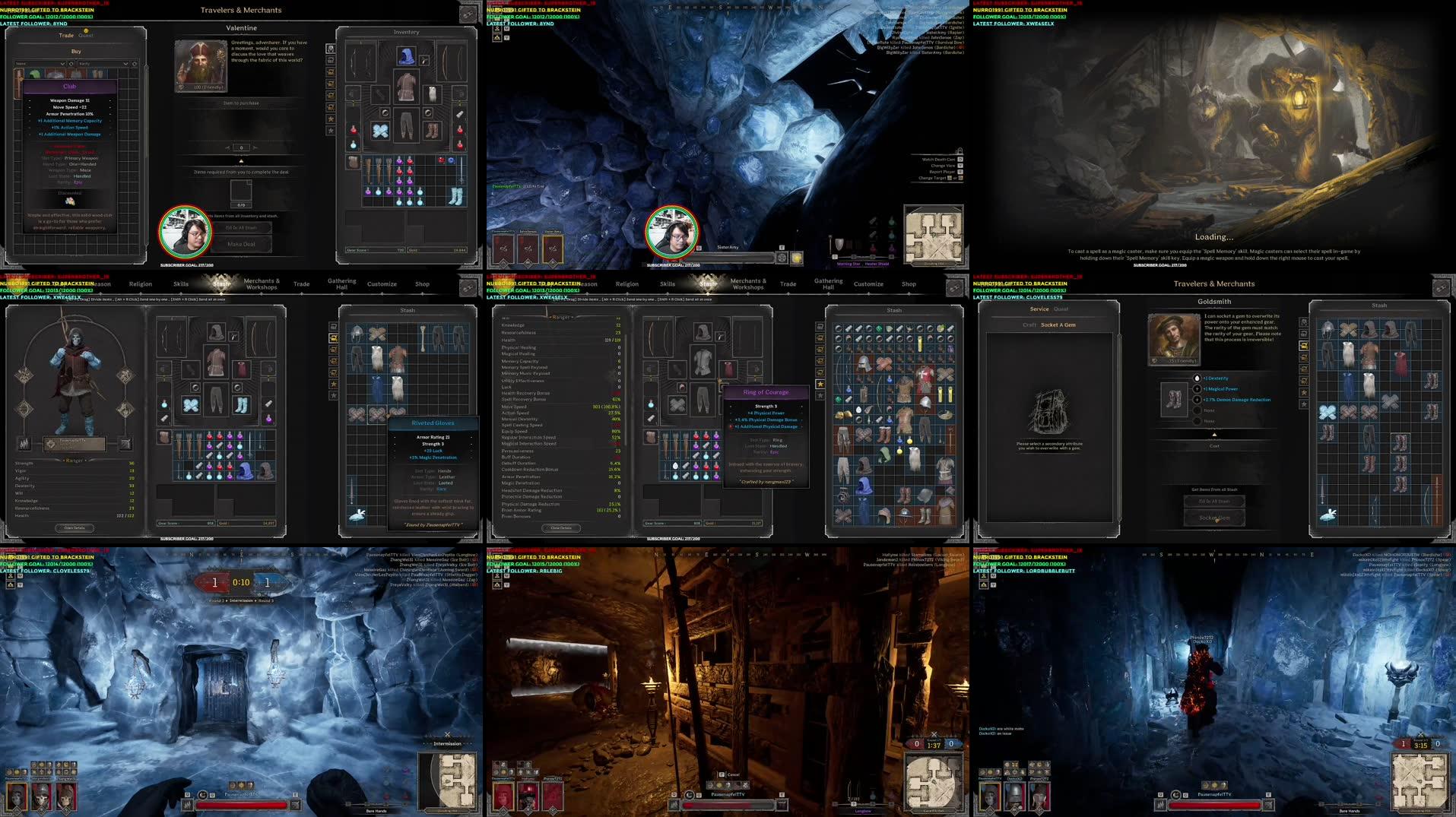Open Details under the Ranger stats
The image size is (1456, 817).
(x=75, y=527)
